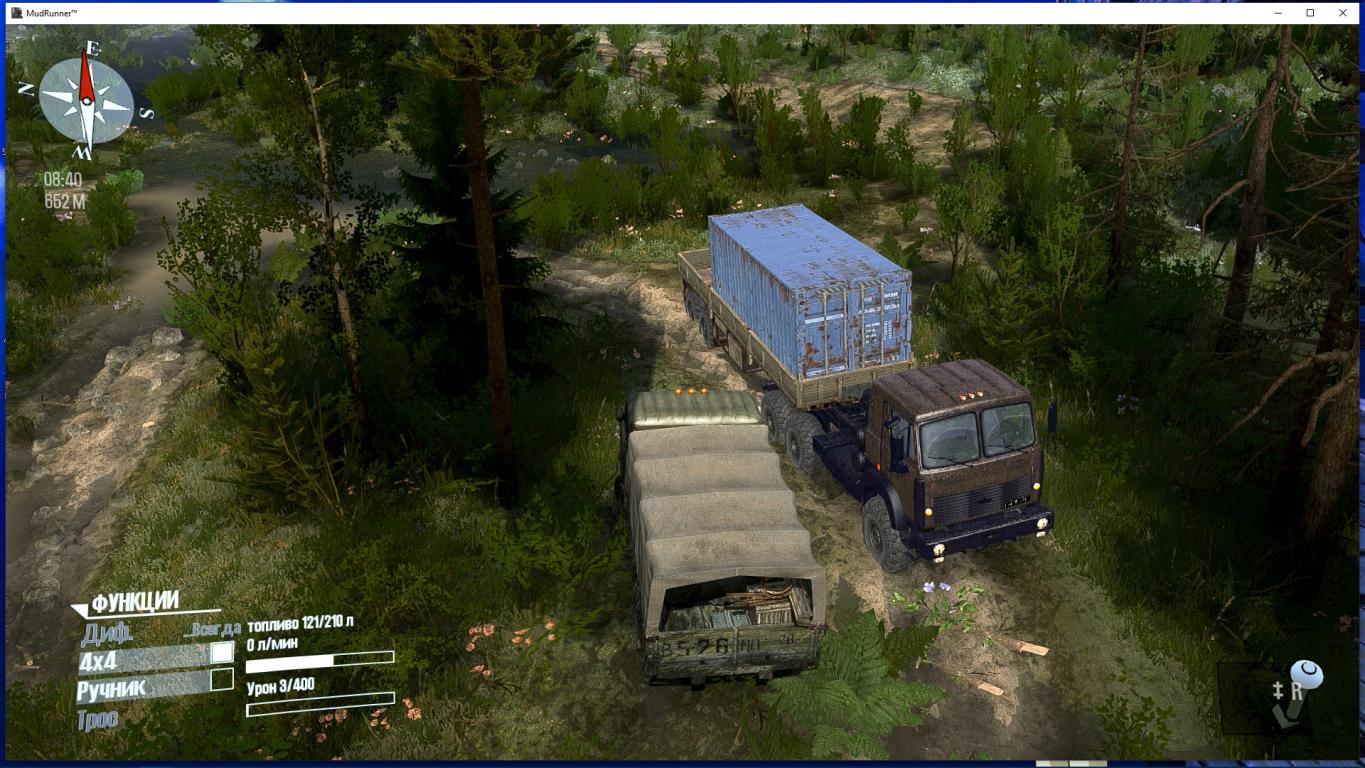Image resolution: width=1365 pixels, height=768 pixels.
Task: Toggle the Ручник handbrake checkbox
Action: (222, 680)
